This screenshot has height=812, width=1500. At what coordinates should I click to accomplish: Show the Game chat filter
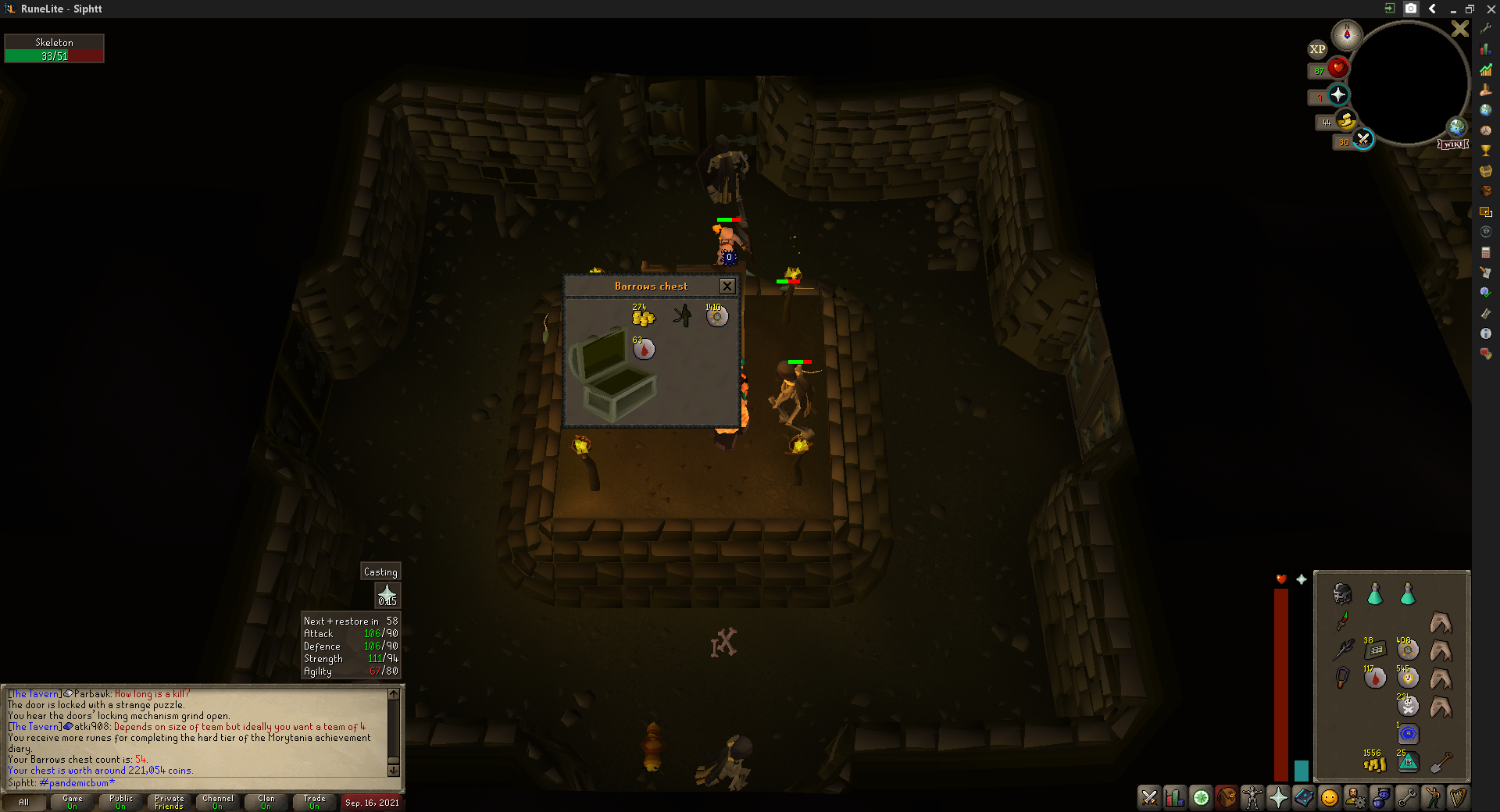(x=73, y=802)
